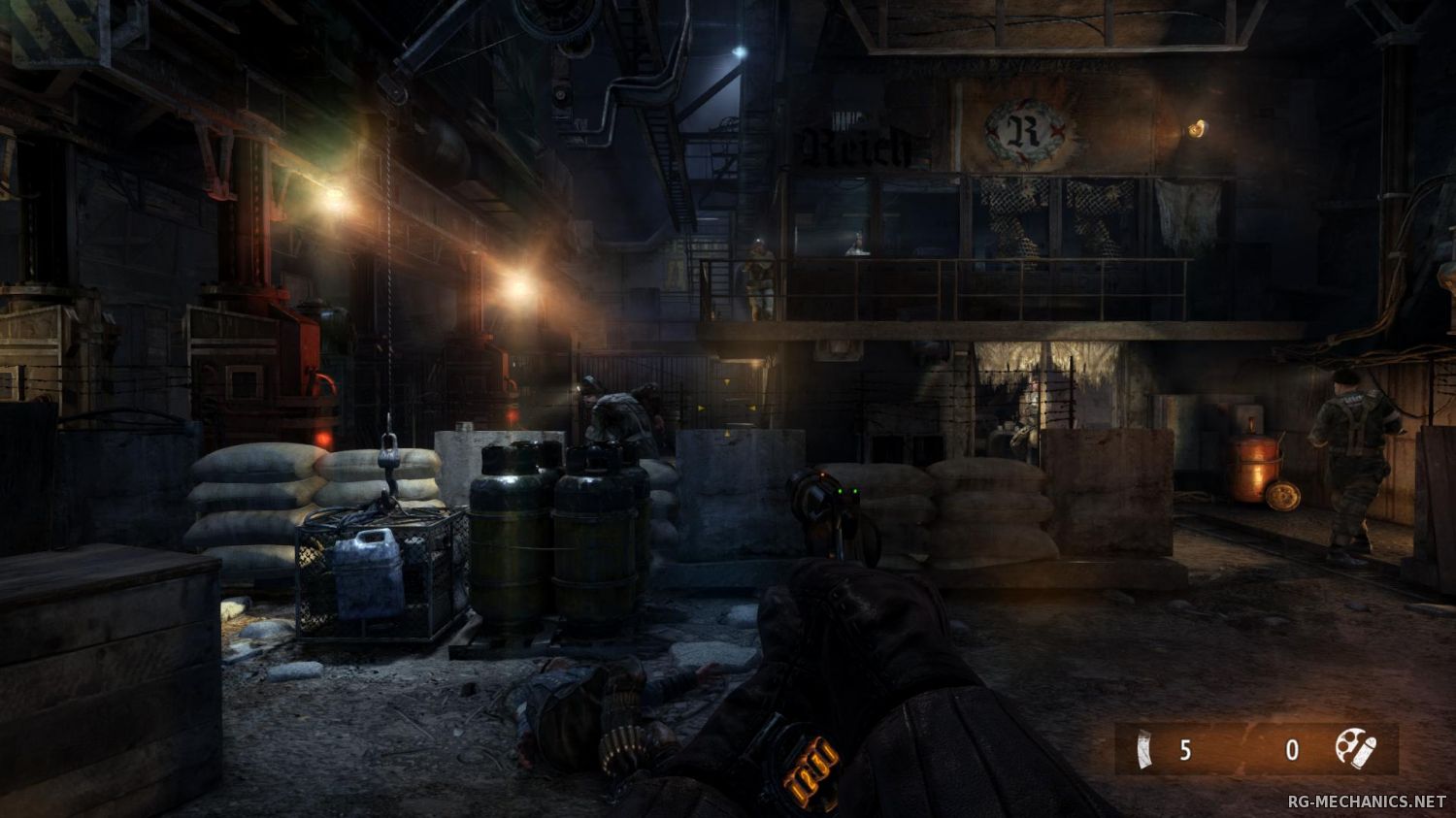Open the RG-MECHANICS.NET watermark link
The width and height of the screenshot is (1456, 818).
1367,802
